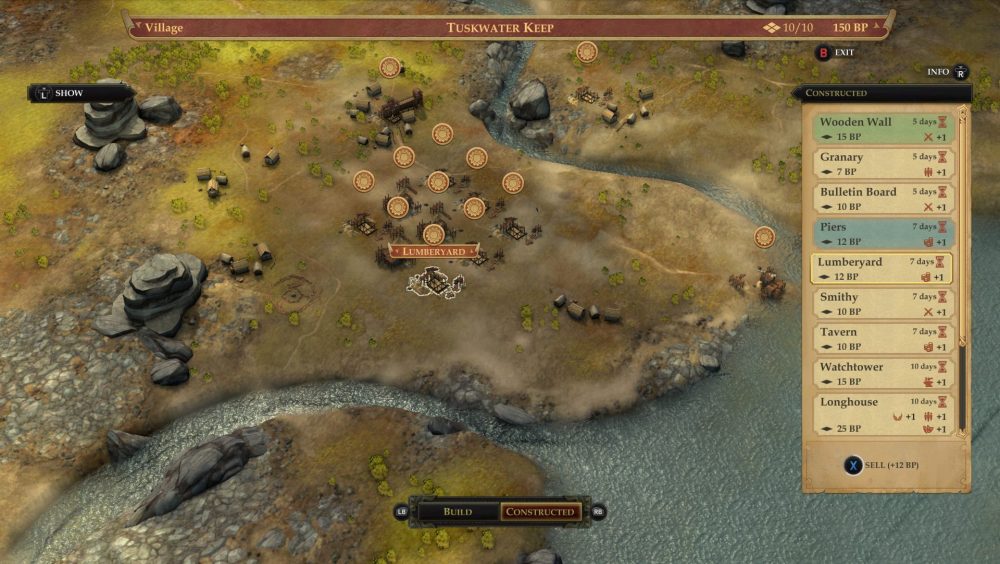The height and width of the screenshot is (564, 1000).
Task: Choose the Granary in the list
Action: point(880,164)
